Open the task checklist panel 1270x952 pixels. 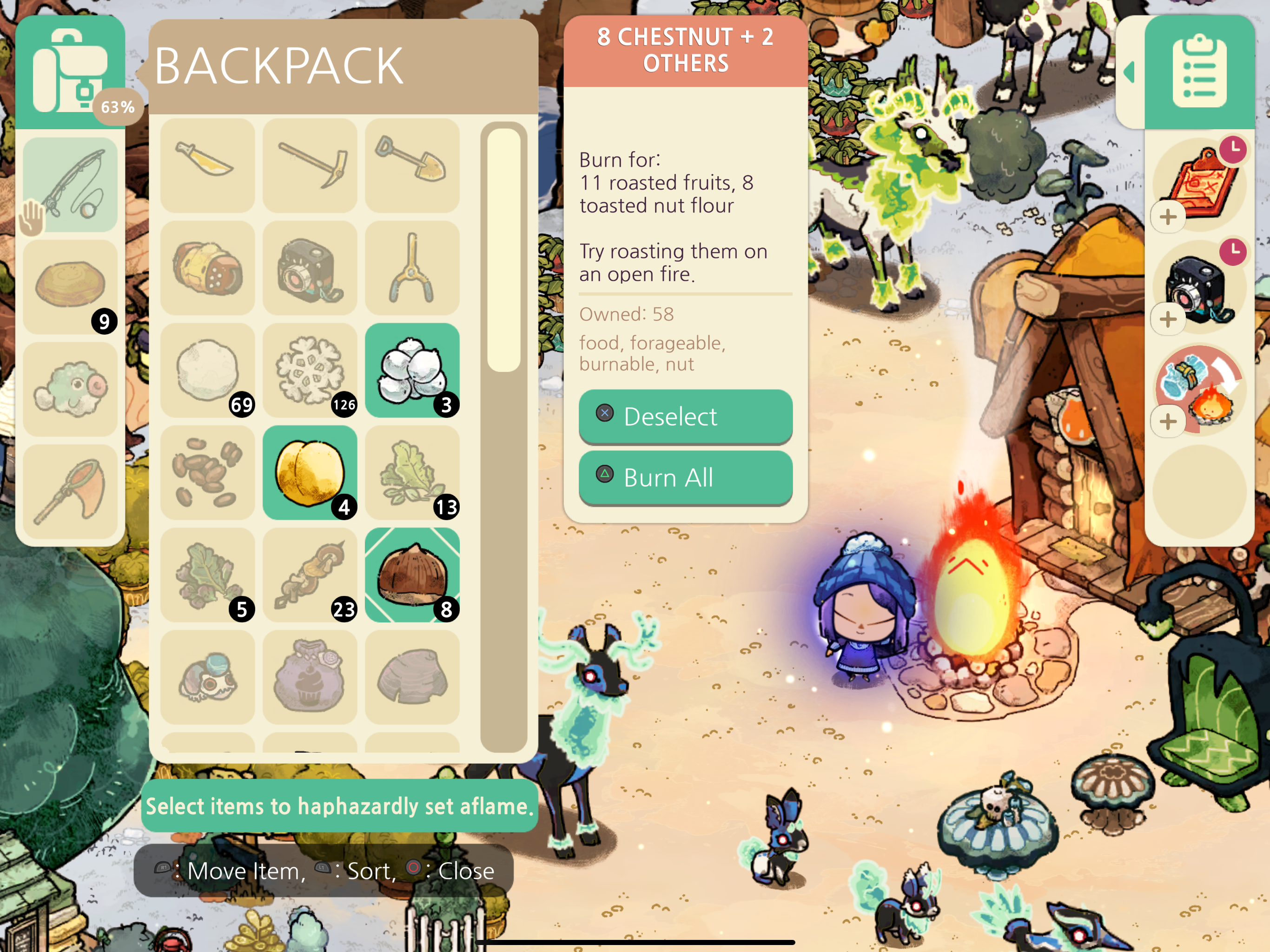tap(1199, 72)
